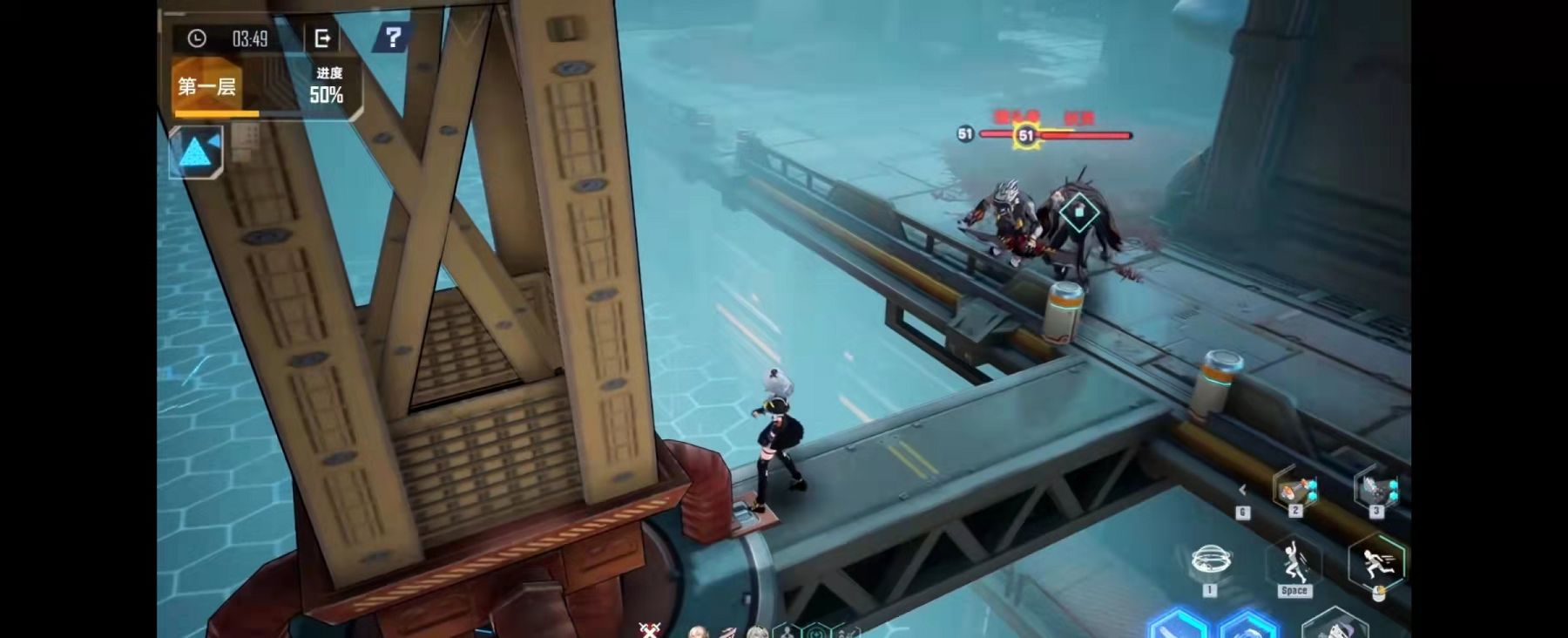Click the exit stage icon
Image resolution: width=1568 pixels, height=638 pixels.
[x=322, y=38]
